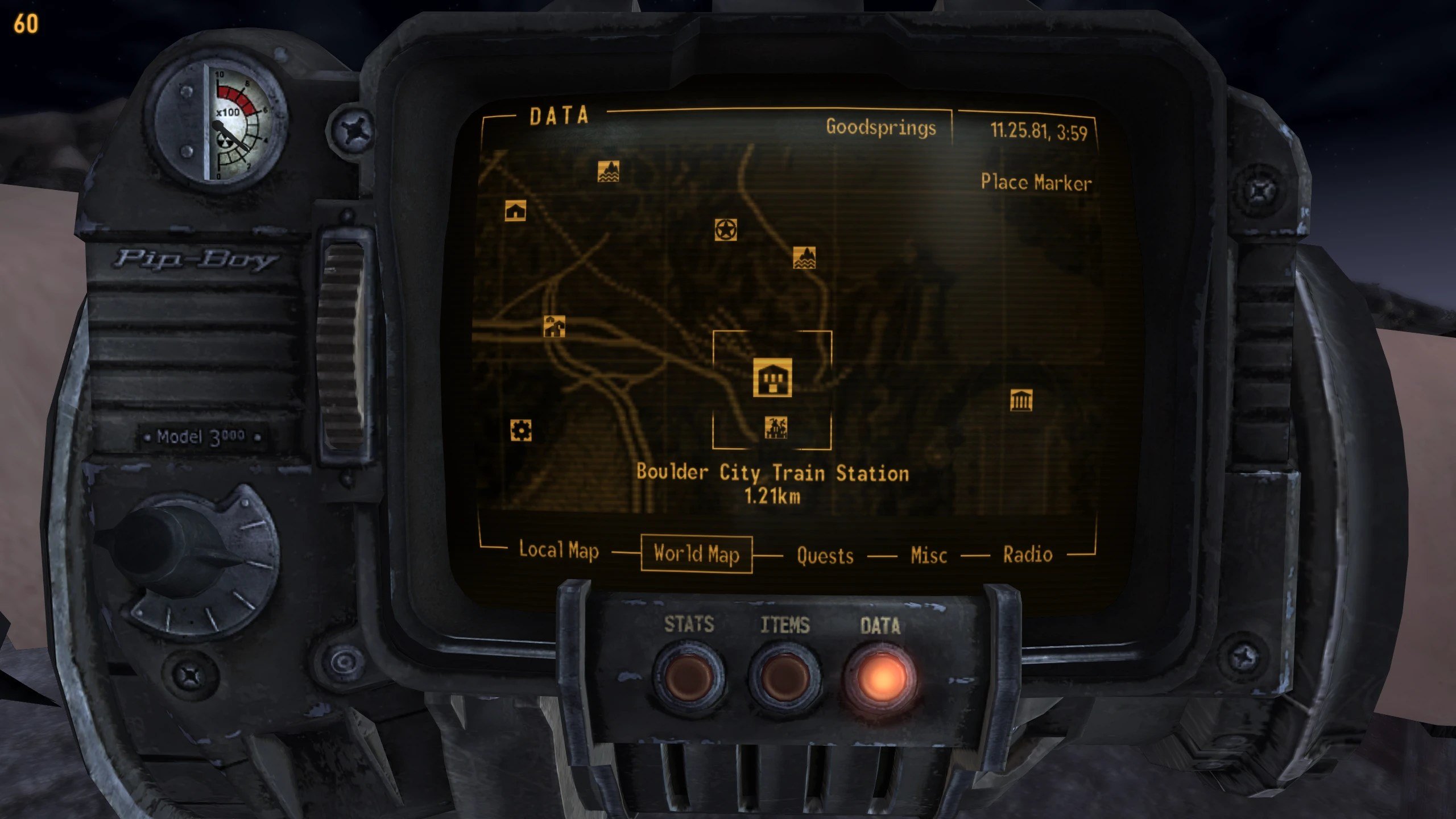
Task: Show the Misc tab
Action: click(x=928, y=555)
